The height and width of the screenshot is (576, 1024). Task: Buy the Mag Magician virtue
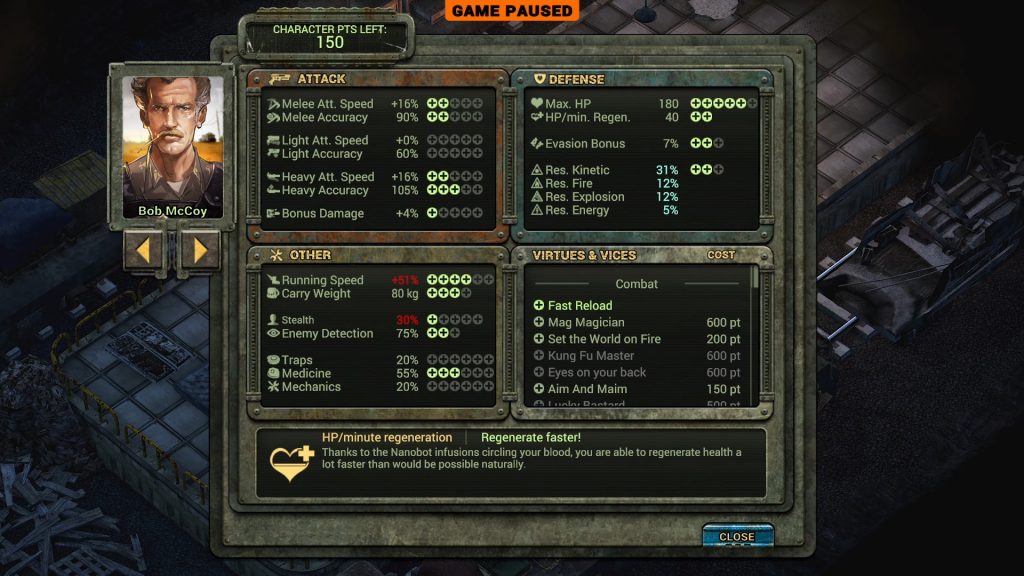[585, 322]
